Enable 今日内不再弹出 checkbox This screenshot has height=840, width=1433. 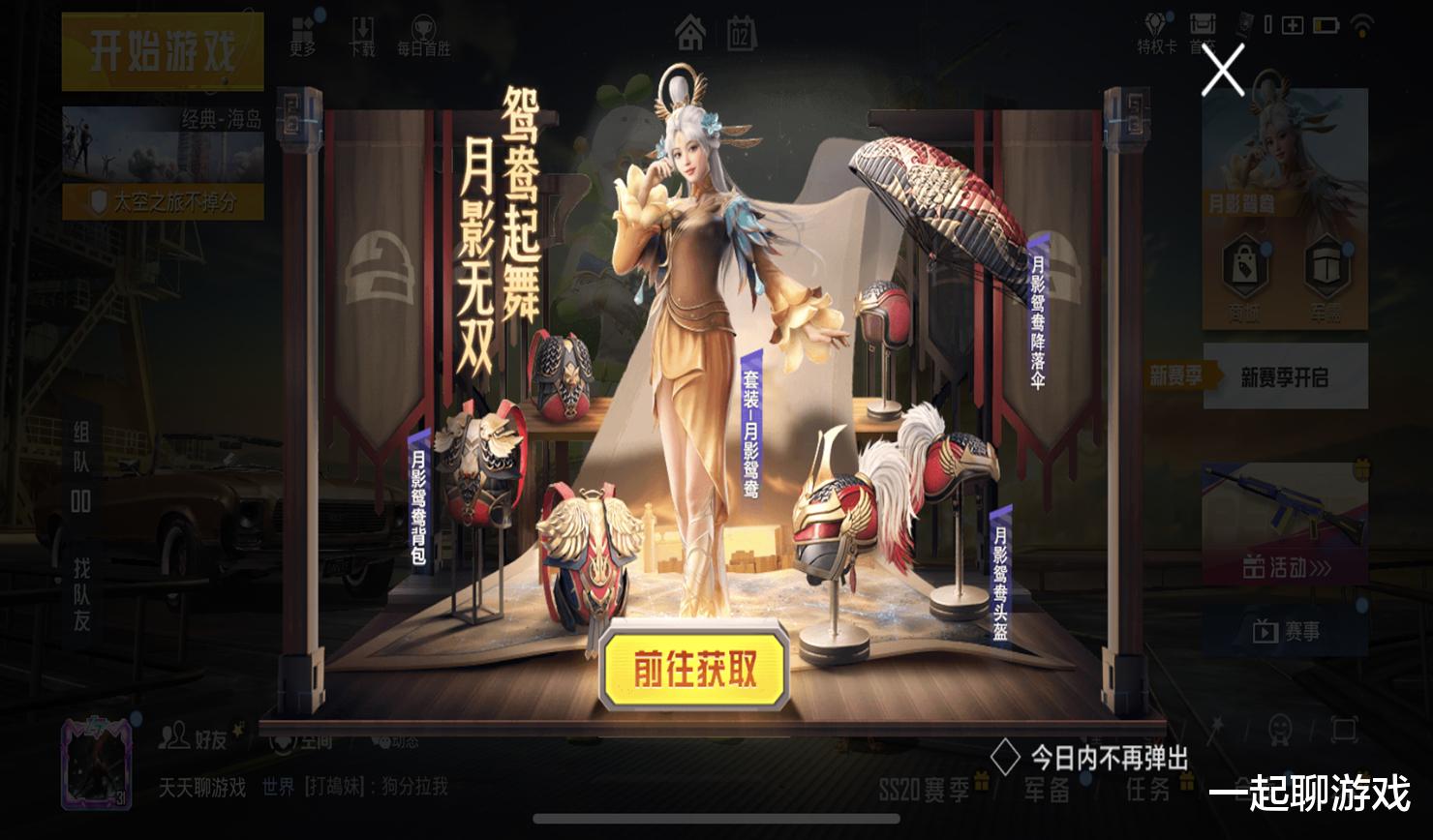point(1007,758)
